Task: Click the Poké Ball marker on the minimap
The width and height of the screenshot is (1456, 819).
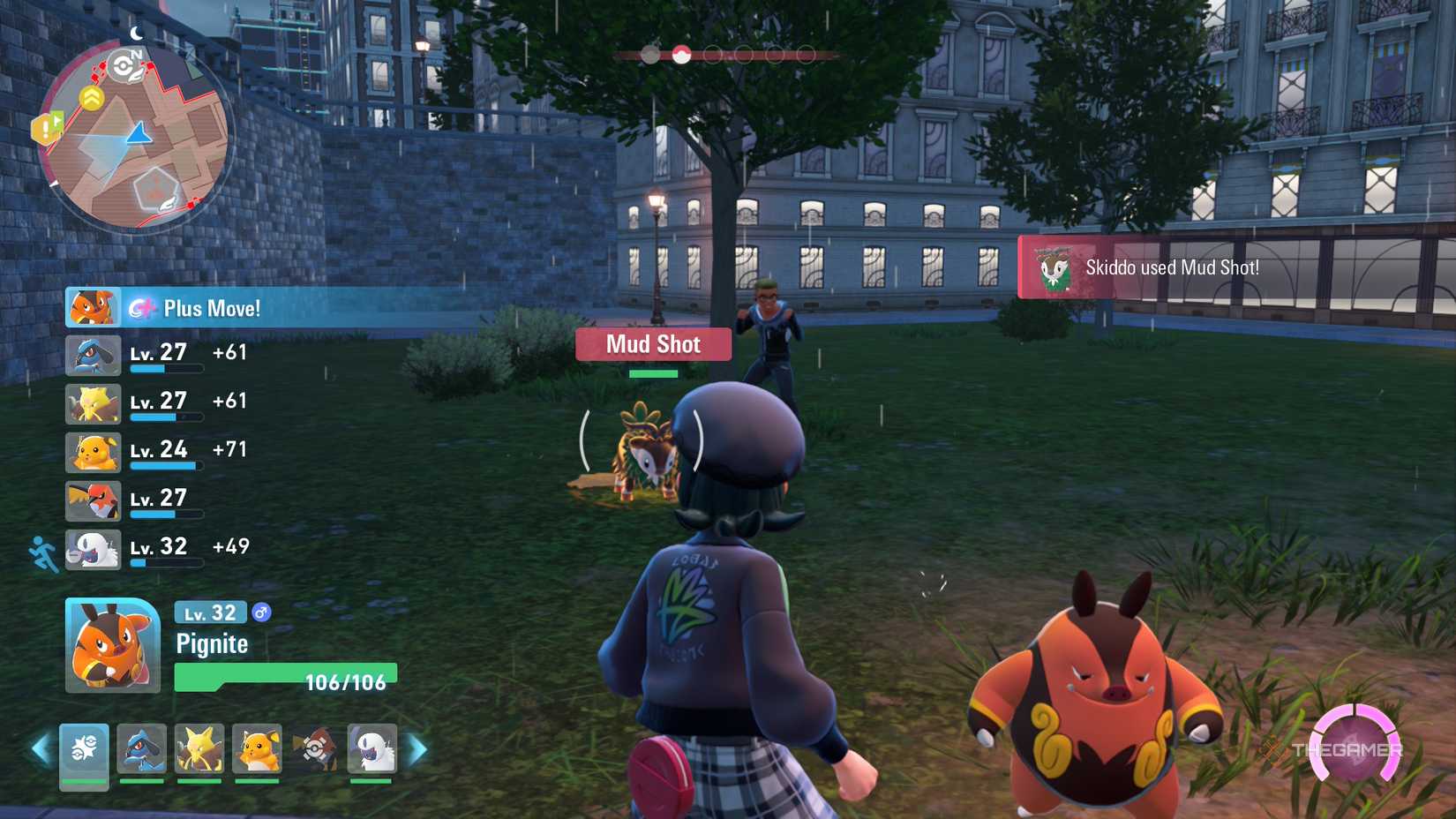Action: 124,64
